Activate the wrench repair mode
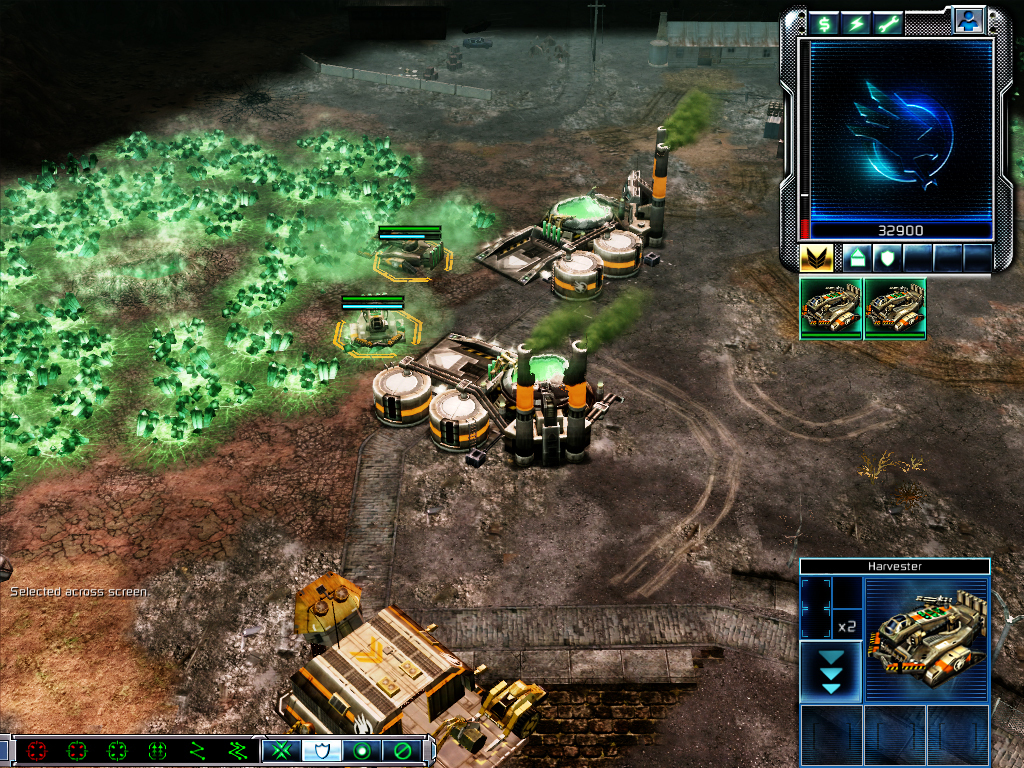Screen dimensions: 1024x768 pos(889,22)
